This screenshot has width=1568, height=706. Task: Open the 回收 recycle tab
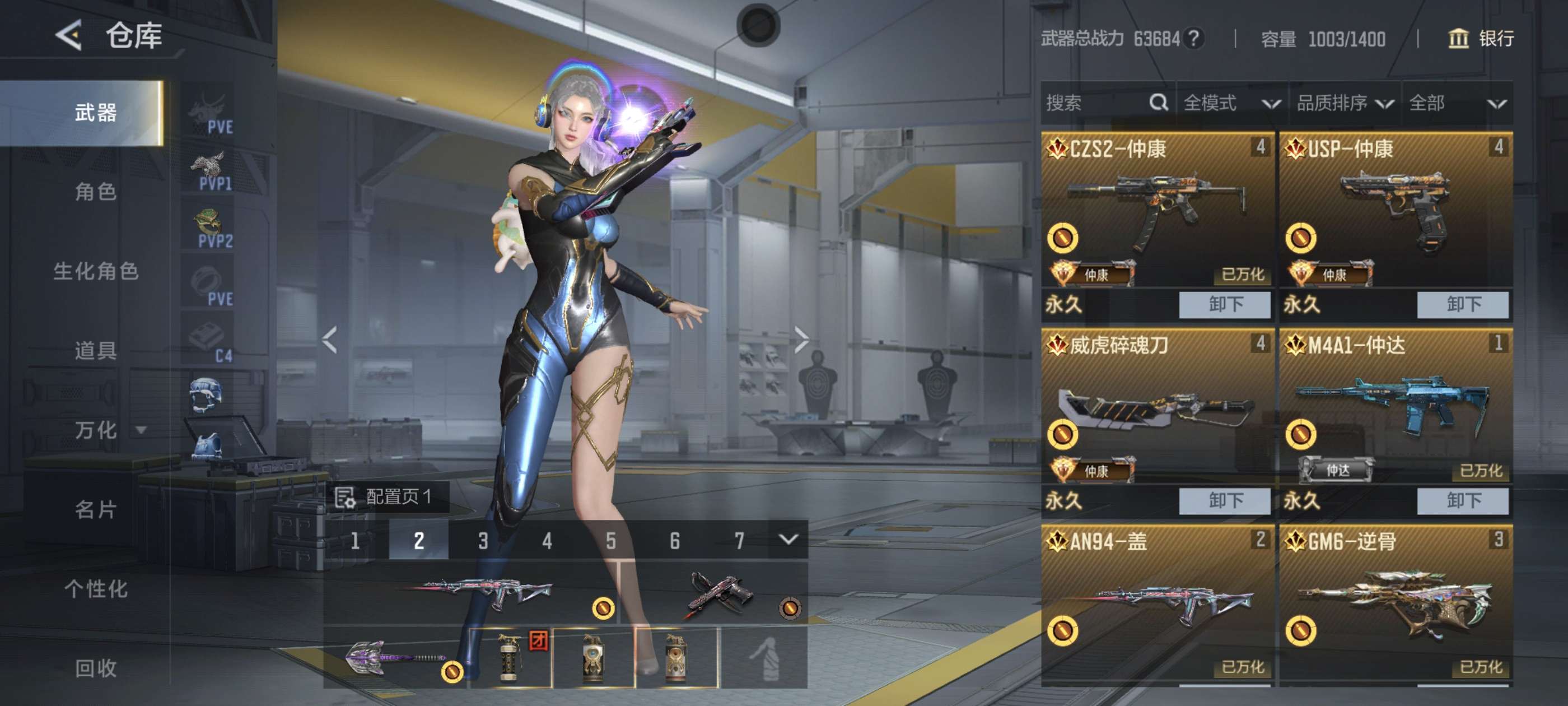coord(96,668)
